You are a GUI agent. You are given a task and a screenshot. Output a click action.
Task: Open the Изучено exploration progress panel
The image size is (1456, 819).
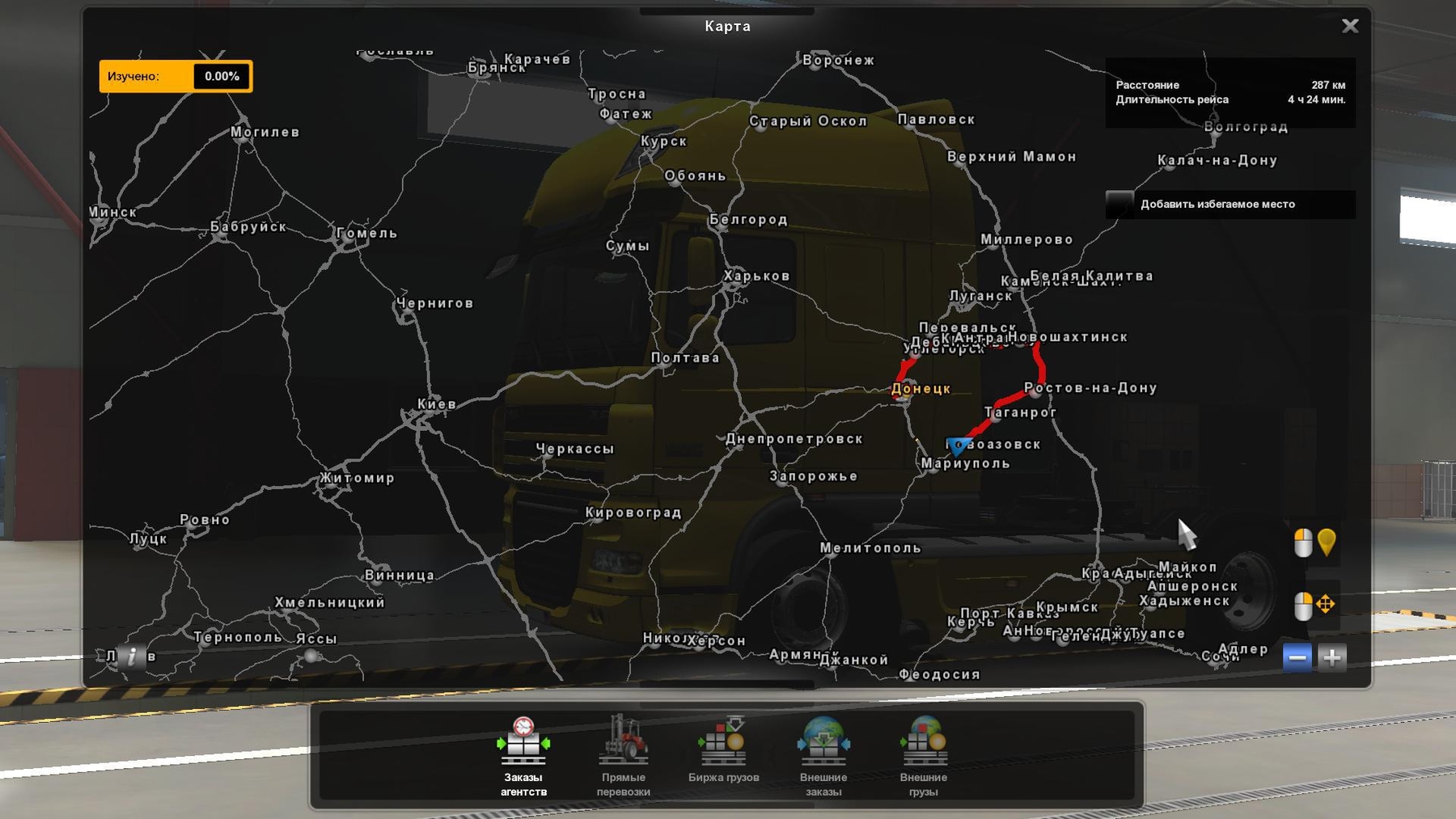(x=174, y=76)
